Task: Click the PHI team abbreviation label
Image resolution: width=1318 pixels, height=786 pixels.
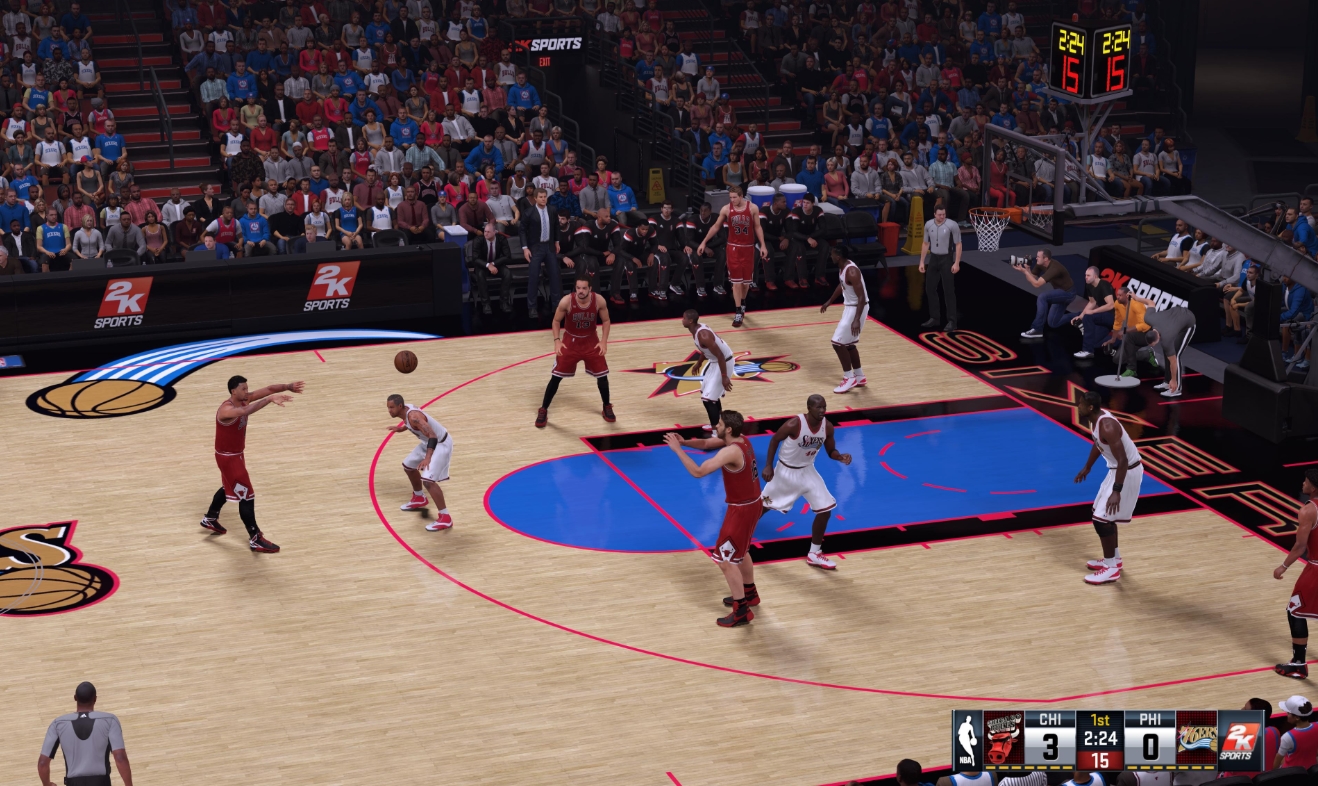Action: [x=1150, y=718]
